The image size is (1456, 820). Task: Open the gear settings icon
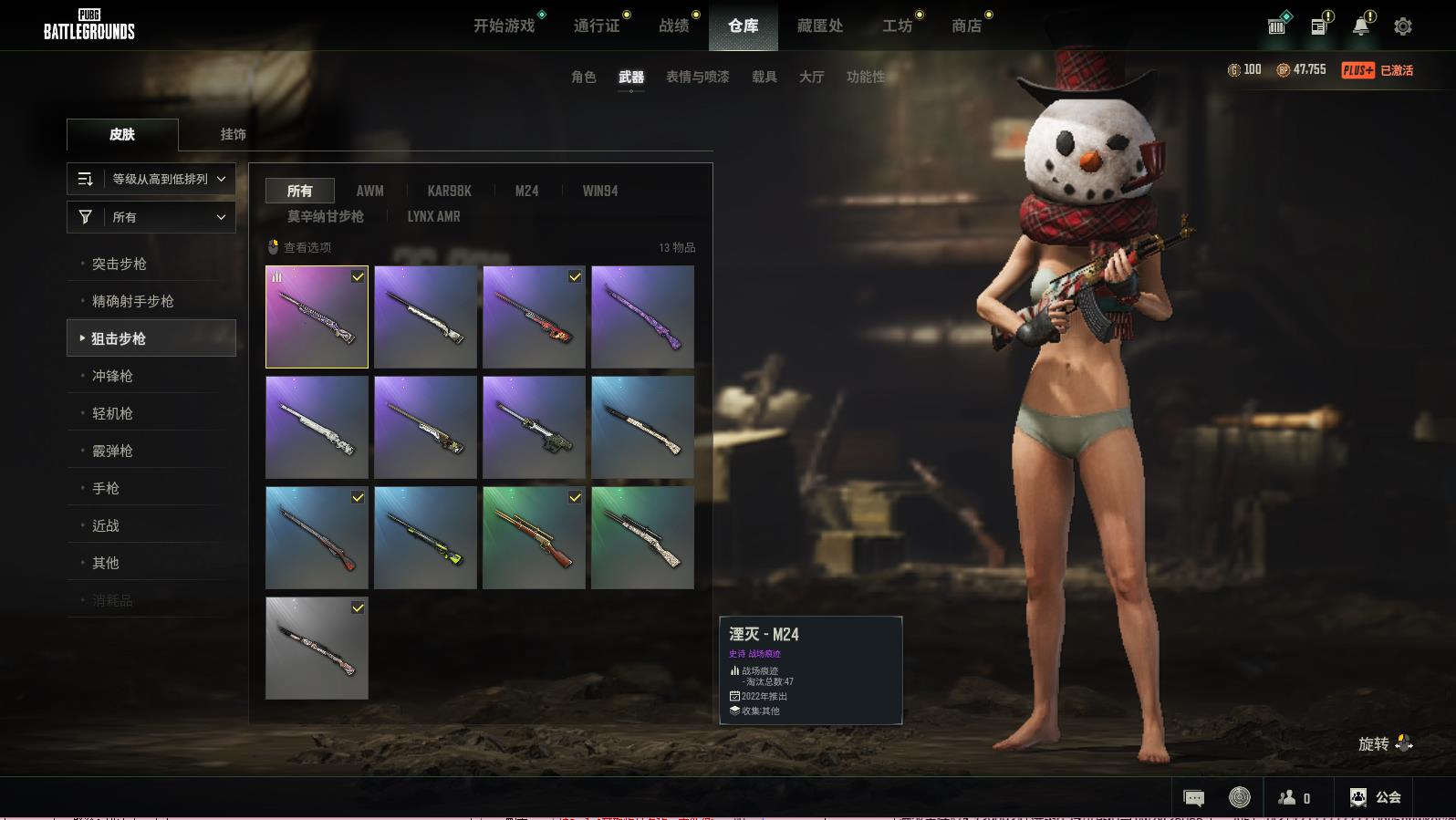point(1403,26)
